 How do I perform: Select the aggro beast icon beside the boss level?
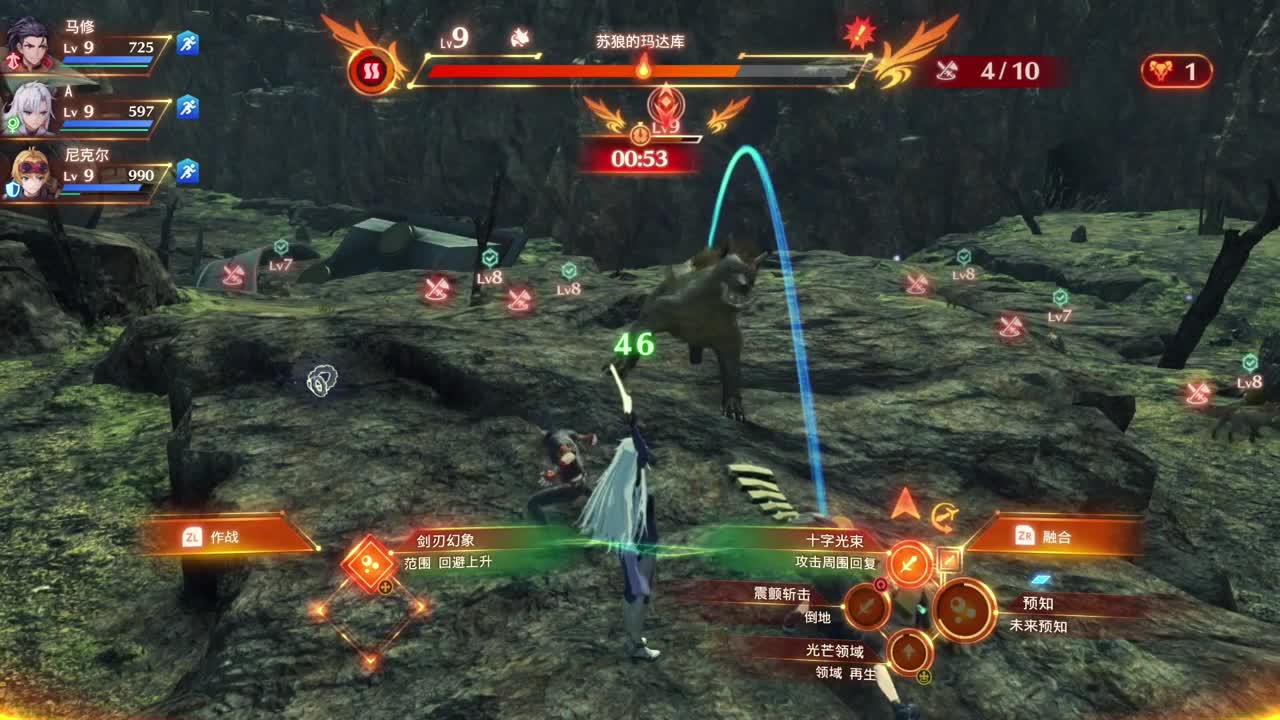(521, 36)
